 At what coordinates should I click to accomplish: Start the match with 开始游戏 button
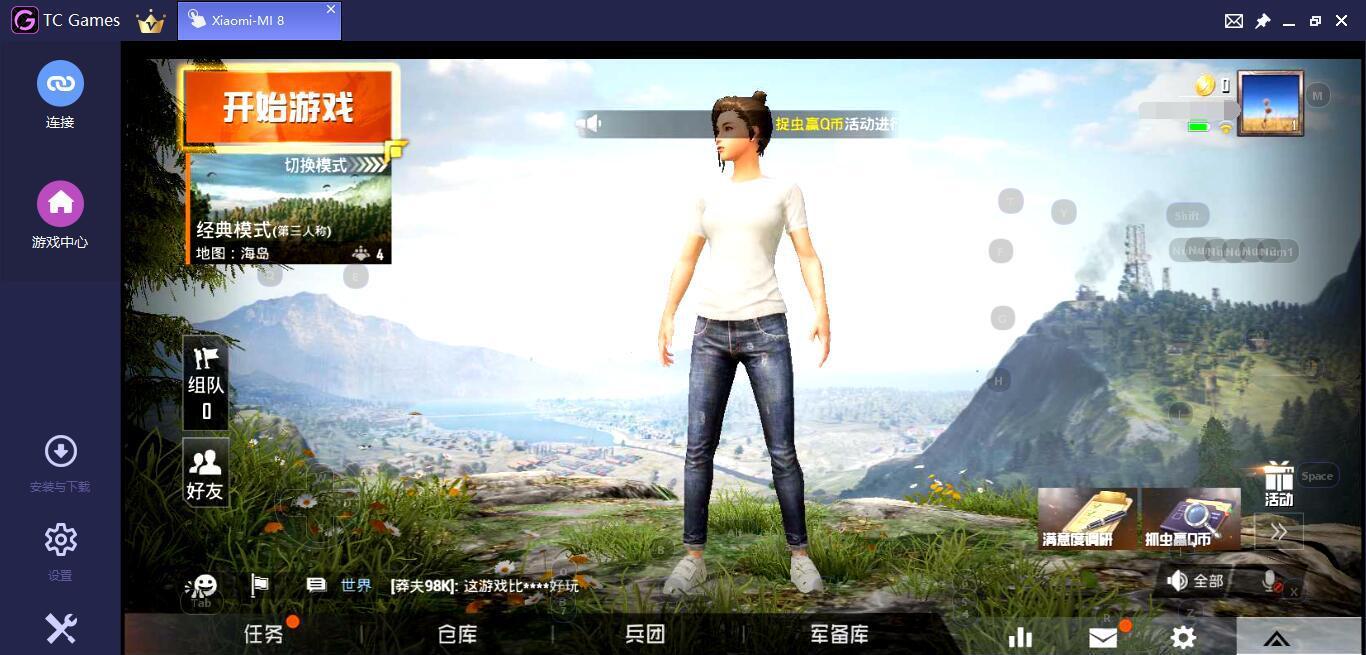click(x=288, y=107)
